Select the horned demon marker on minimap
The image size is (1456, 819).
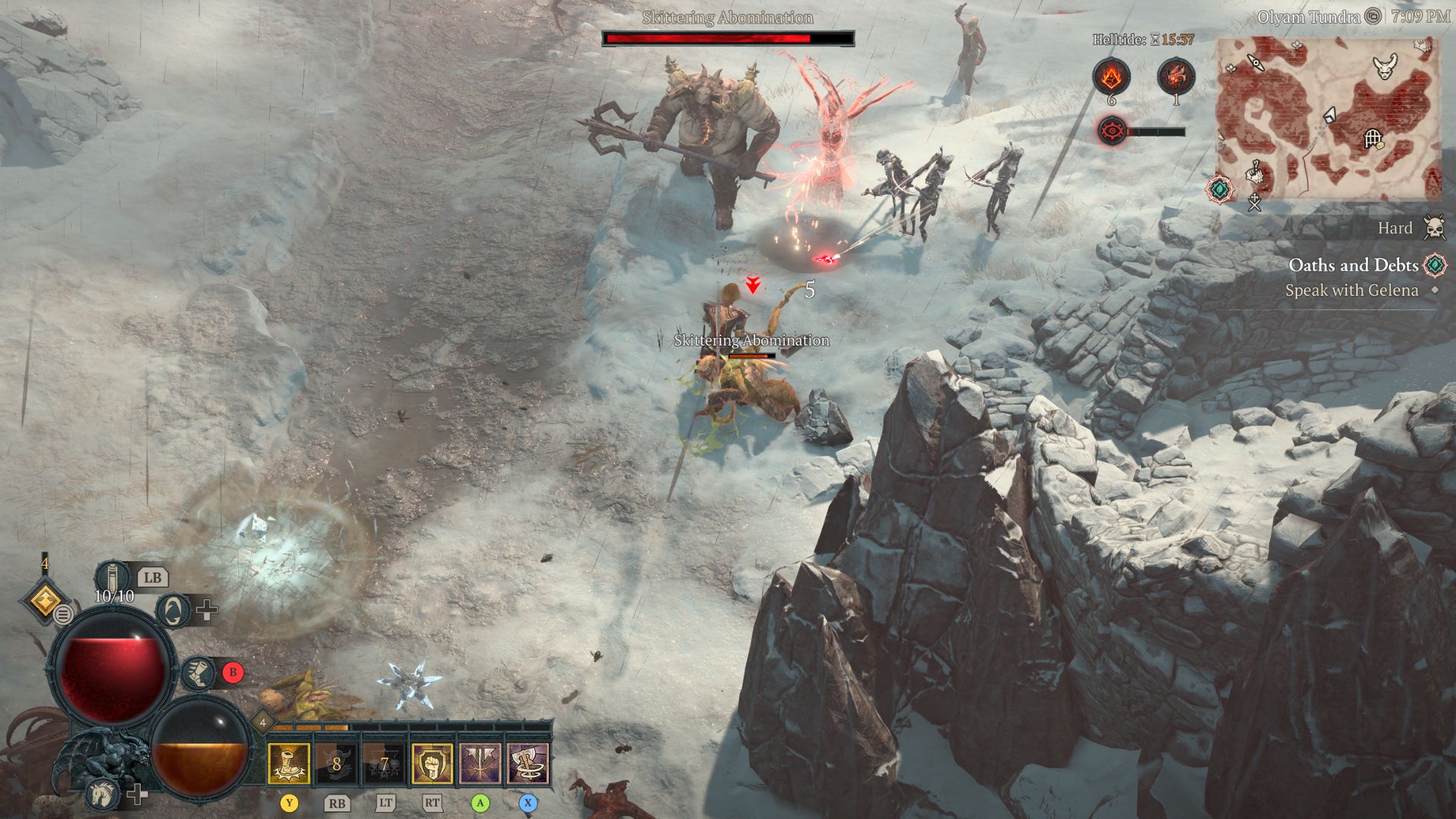1386,67
